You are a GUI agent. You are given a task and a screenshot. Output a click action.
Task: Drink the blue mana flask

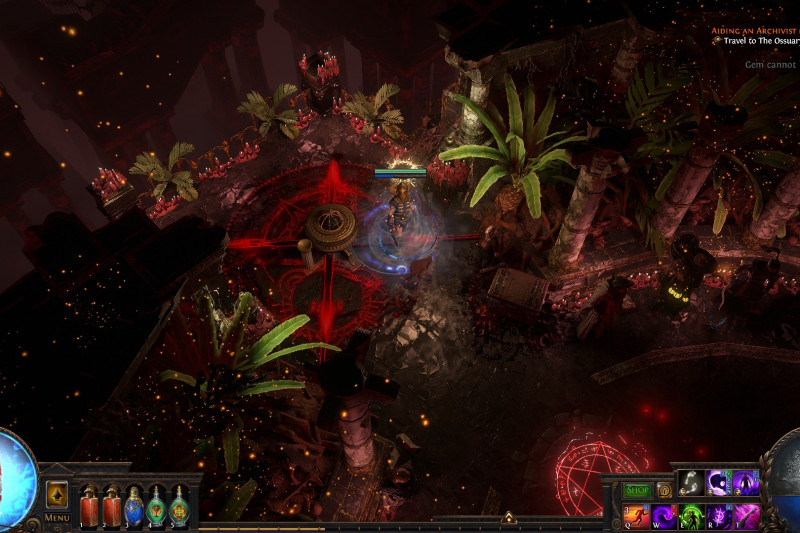(x=134, y=505)
